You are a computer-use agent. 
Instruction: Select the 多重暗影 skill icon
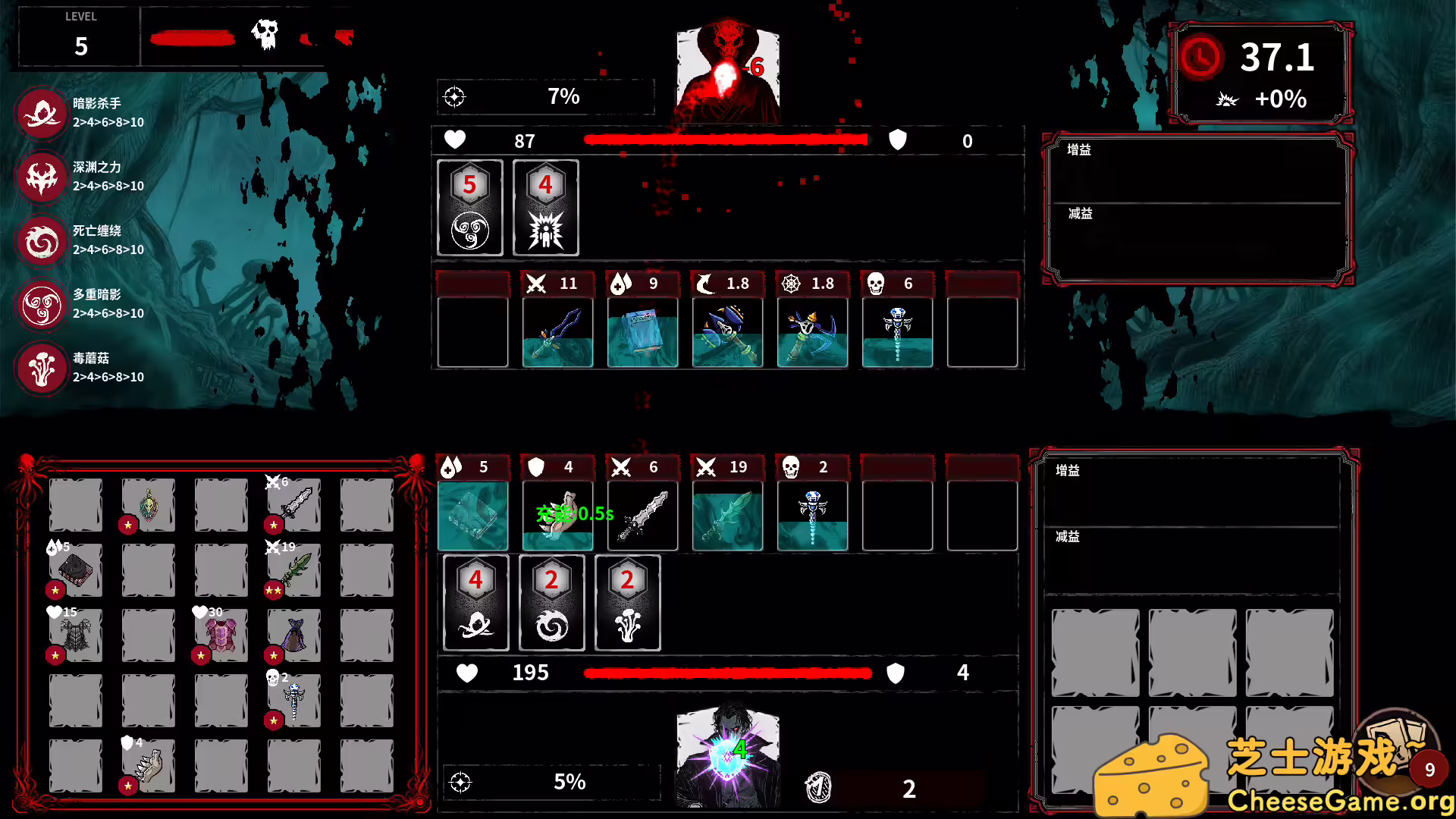(42, 306)
